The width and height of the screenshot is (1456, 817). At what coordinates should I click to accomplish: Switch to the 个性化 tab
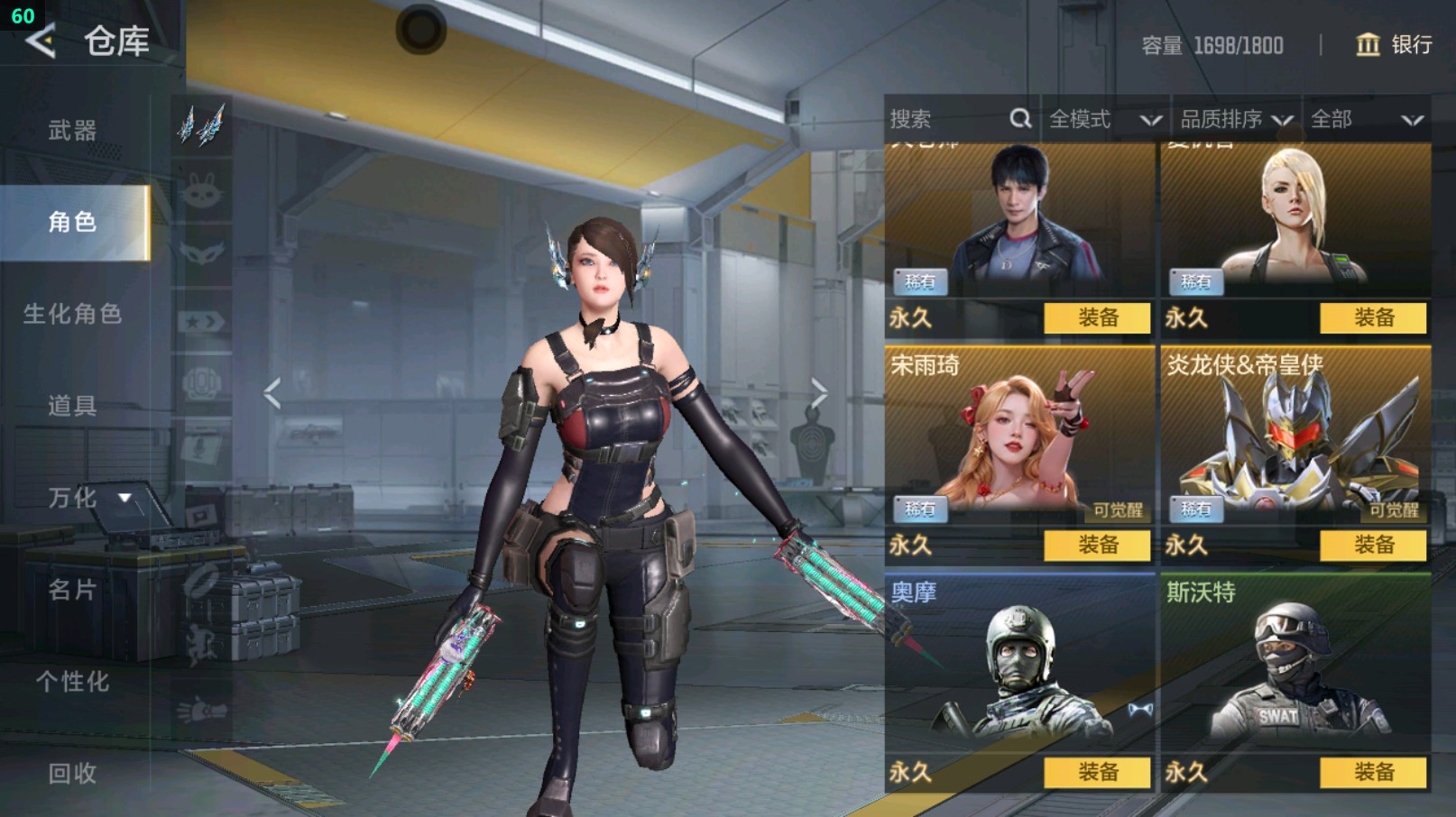tap(72, 682)
